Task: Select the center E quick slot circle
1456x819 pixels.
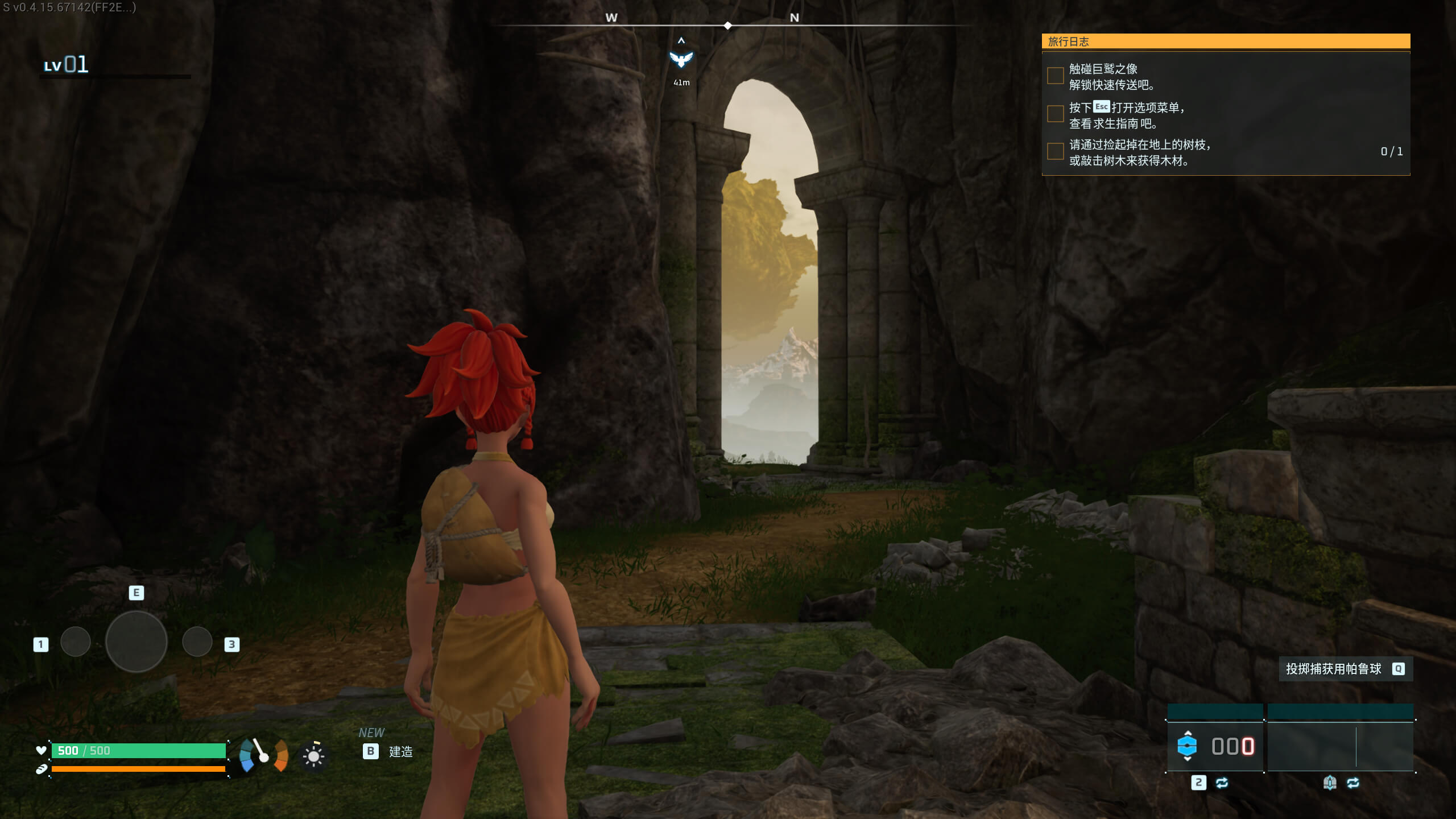Action: point(136,641)
